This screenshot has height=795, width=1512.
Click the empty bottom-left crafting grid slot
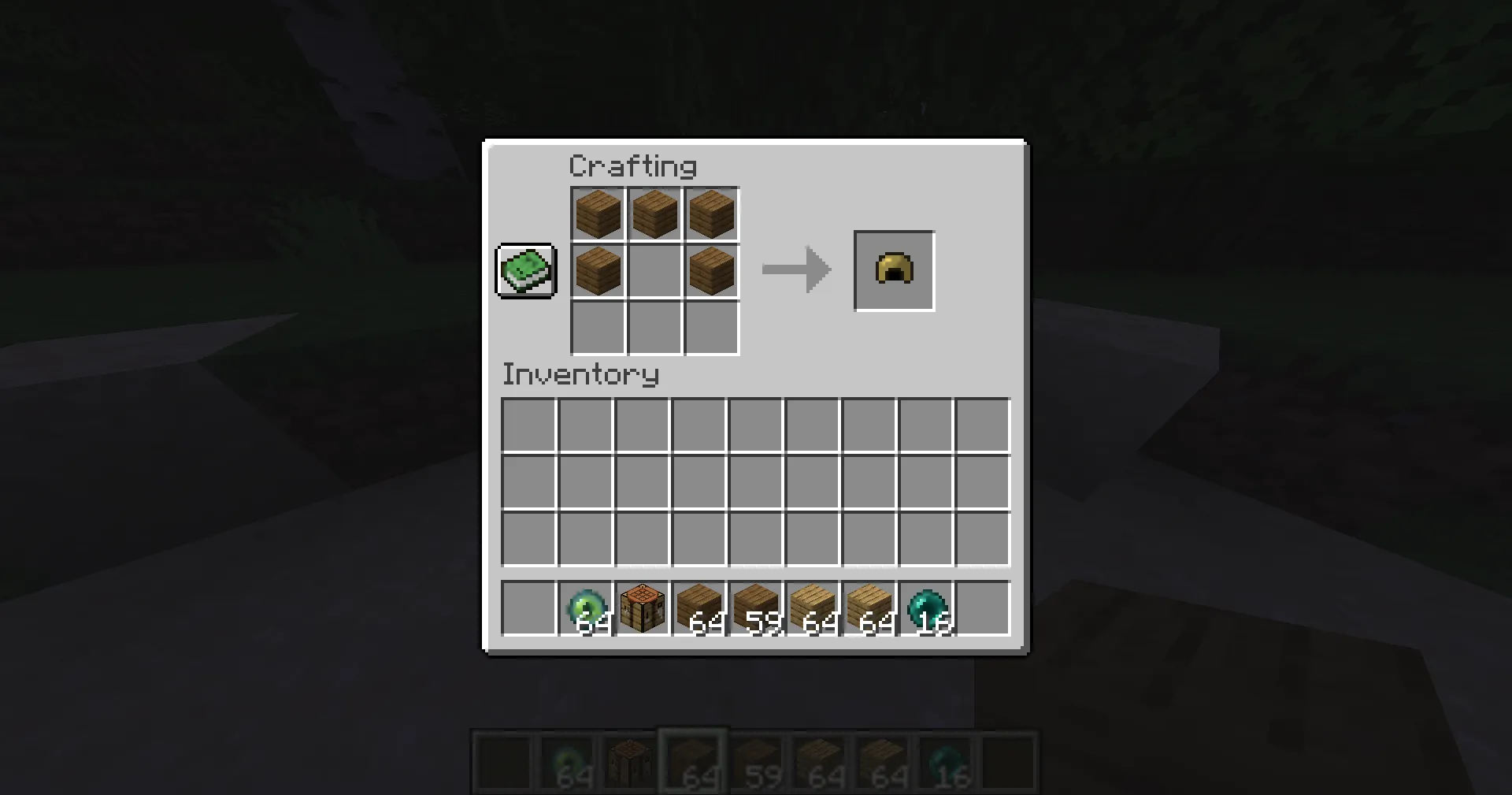(x=597, y=329)
